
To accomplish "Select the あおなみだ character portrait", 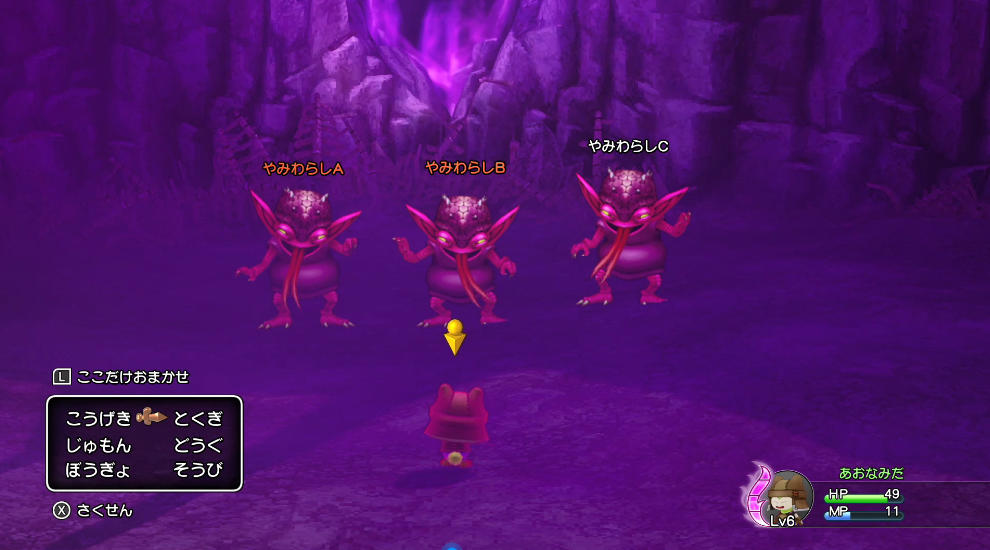I will [787, 498].
